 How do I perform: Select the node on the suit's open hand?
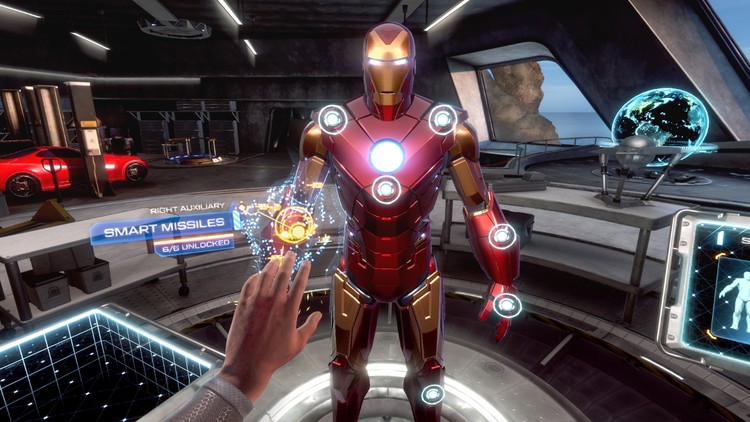508,304
